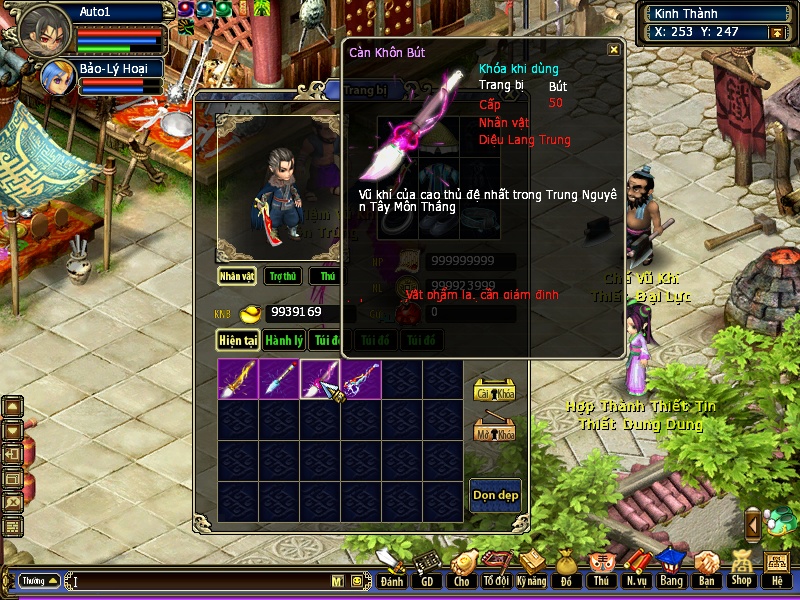
Task: Select the Hiện tại bag tab
Action: (x=239, y=340)
